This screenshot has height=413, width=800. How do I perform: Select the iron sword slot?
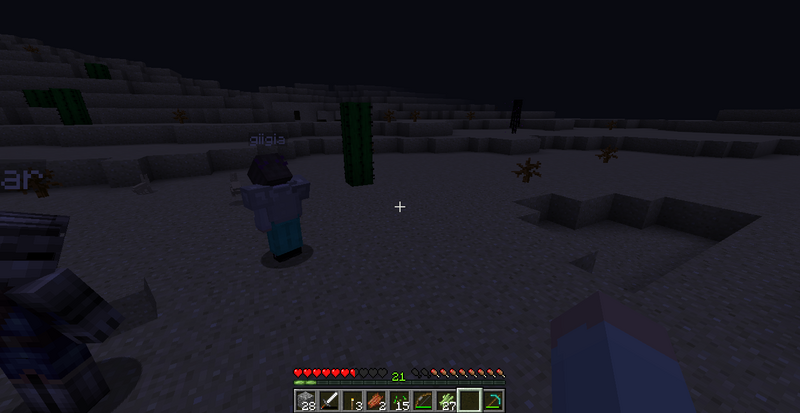pos(327,401)
